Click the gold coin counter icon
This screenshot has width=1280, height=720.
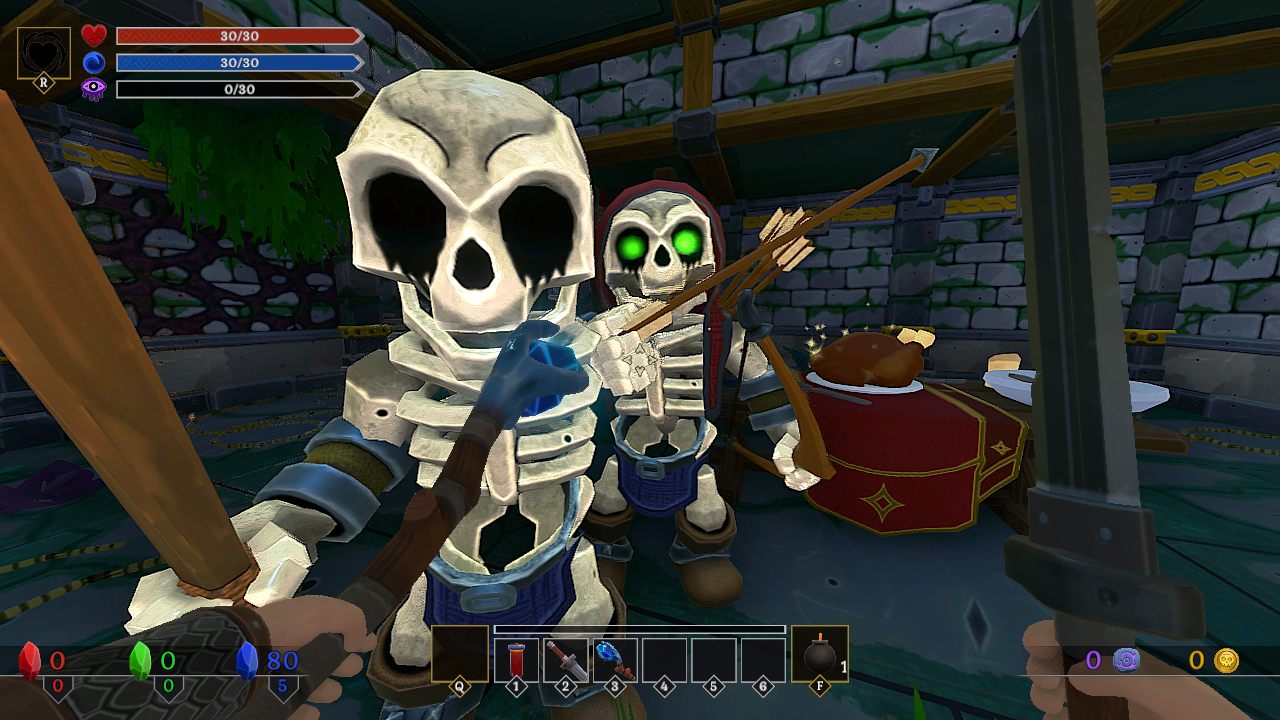pyautogui.click(x=1226, y=660)
